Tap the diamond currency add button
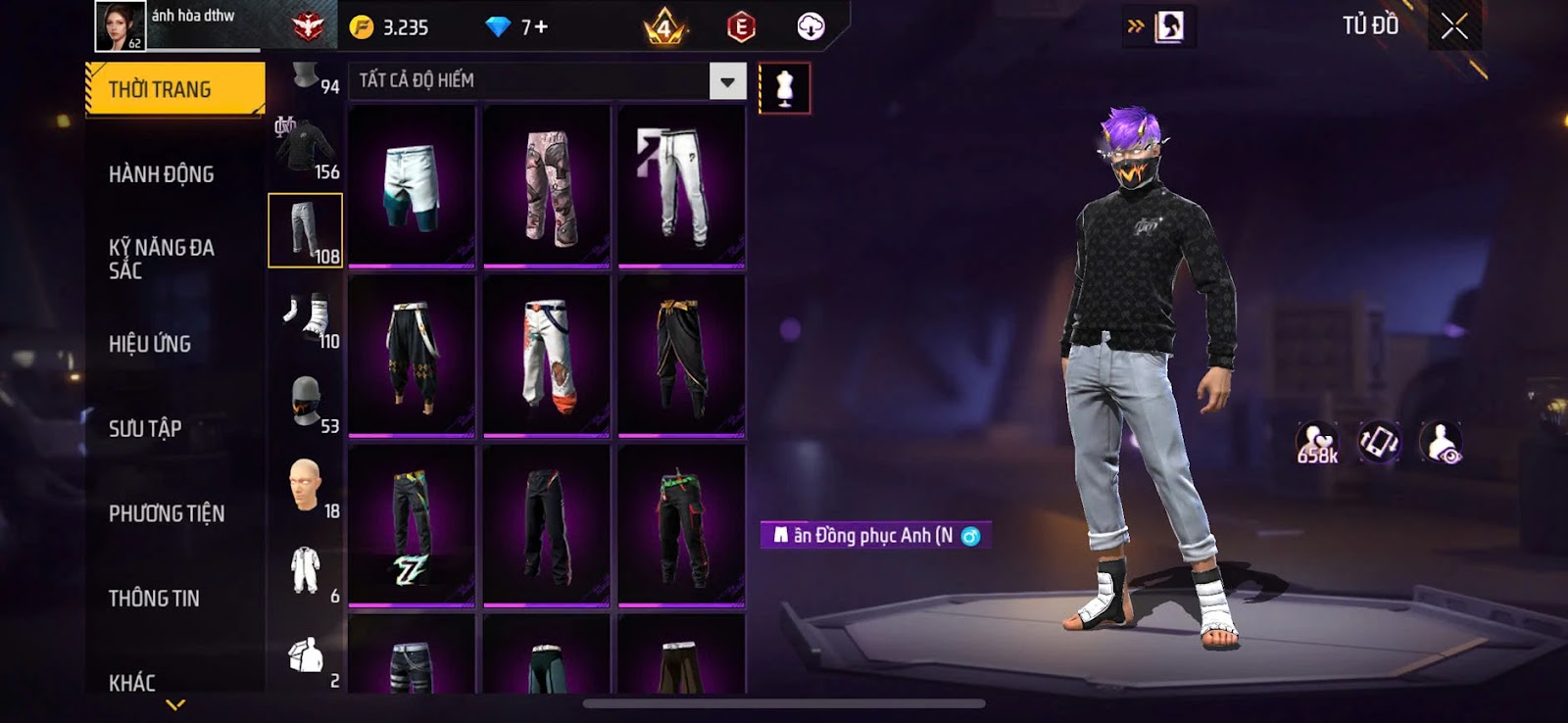Screen dimensions: 1568x723 (x=534, y=27)
